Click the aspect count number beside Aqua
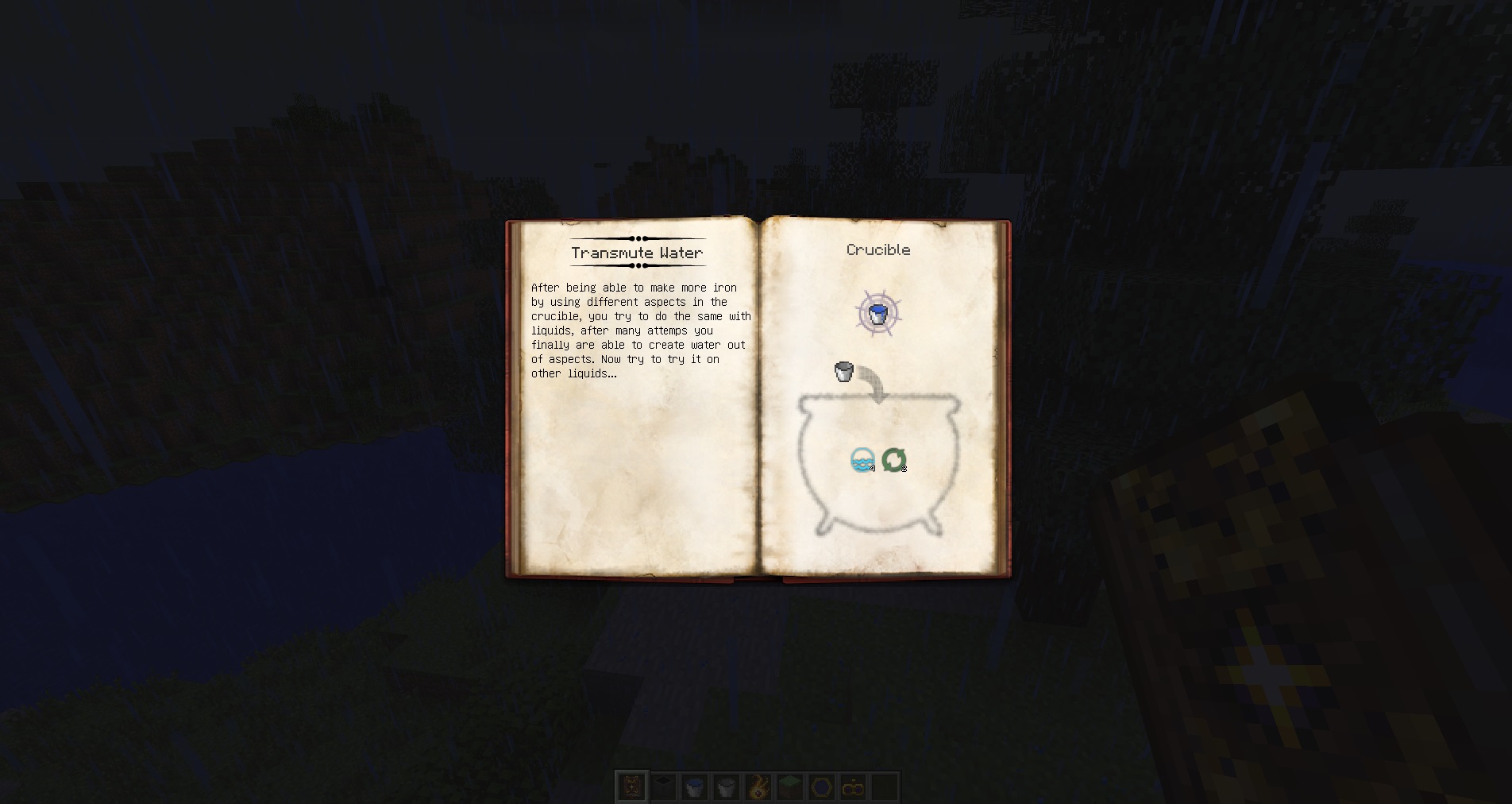1512x804 pixels. coord(872,469)
